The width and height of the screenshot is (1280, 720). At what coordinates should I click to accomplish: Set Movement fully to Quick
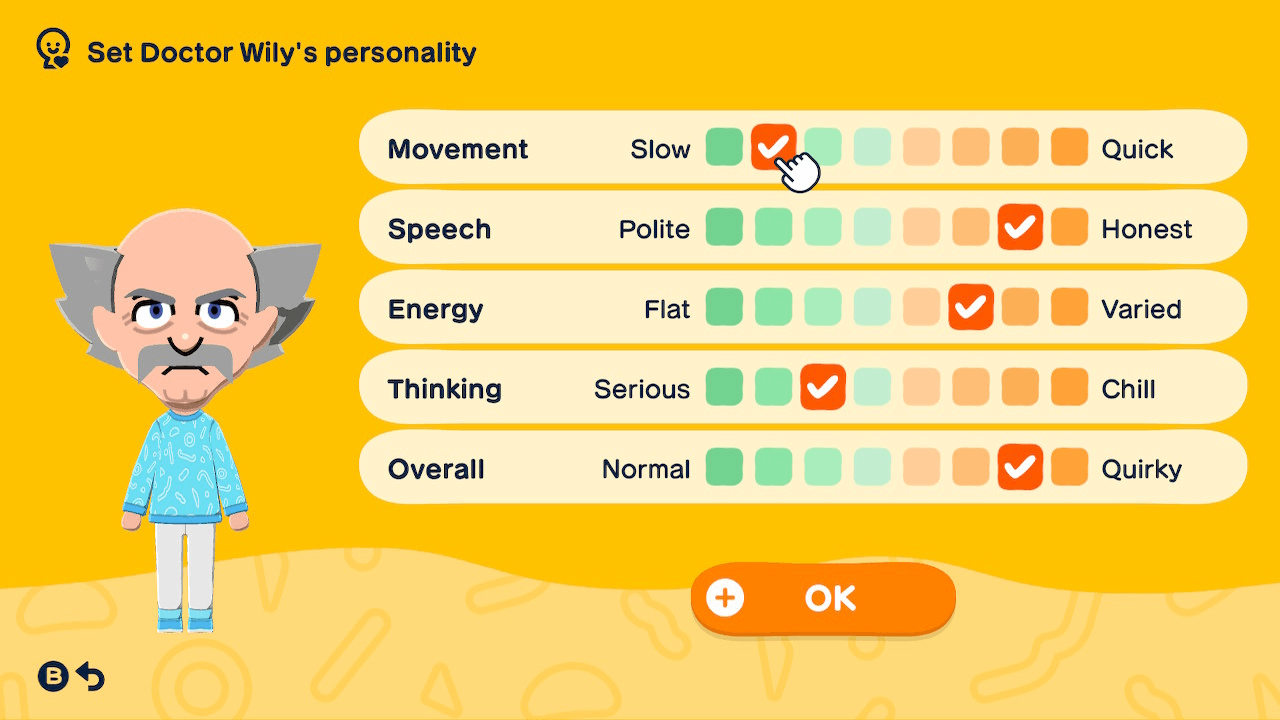click(1070, 147)
